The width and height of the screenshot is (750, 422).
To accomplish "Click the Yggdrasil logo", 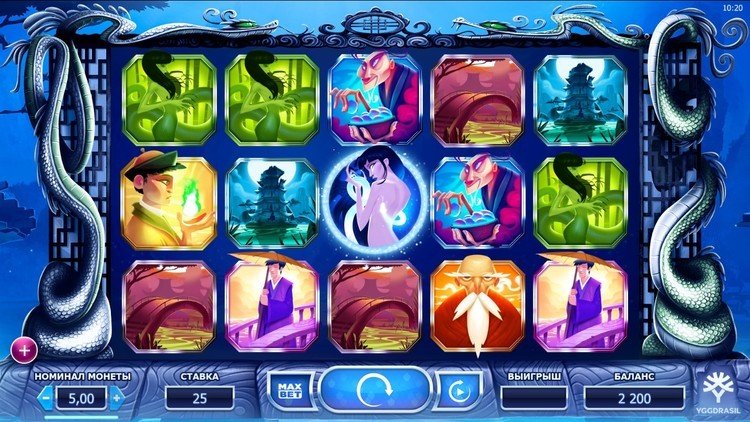I will click(721, 391).
